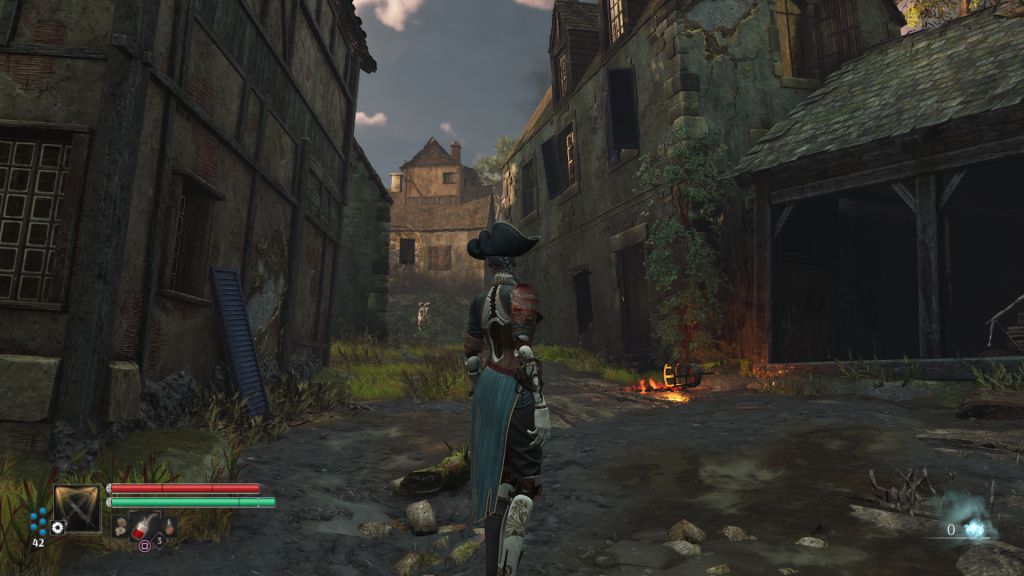Click the glowing blue essence icon

[973, 529]
